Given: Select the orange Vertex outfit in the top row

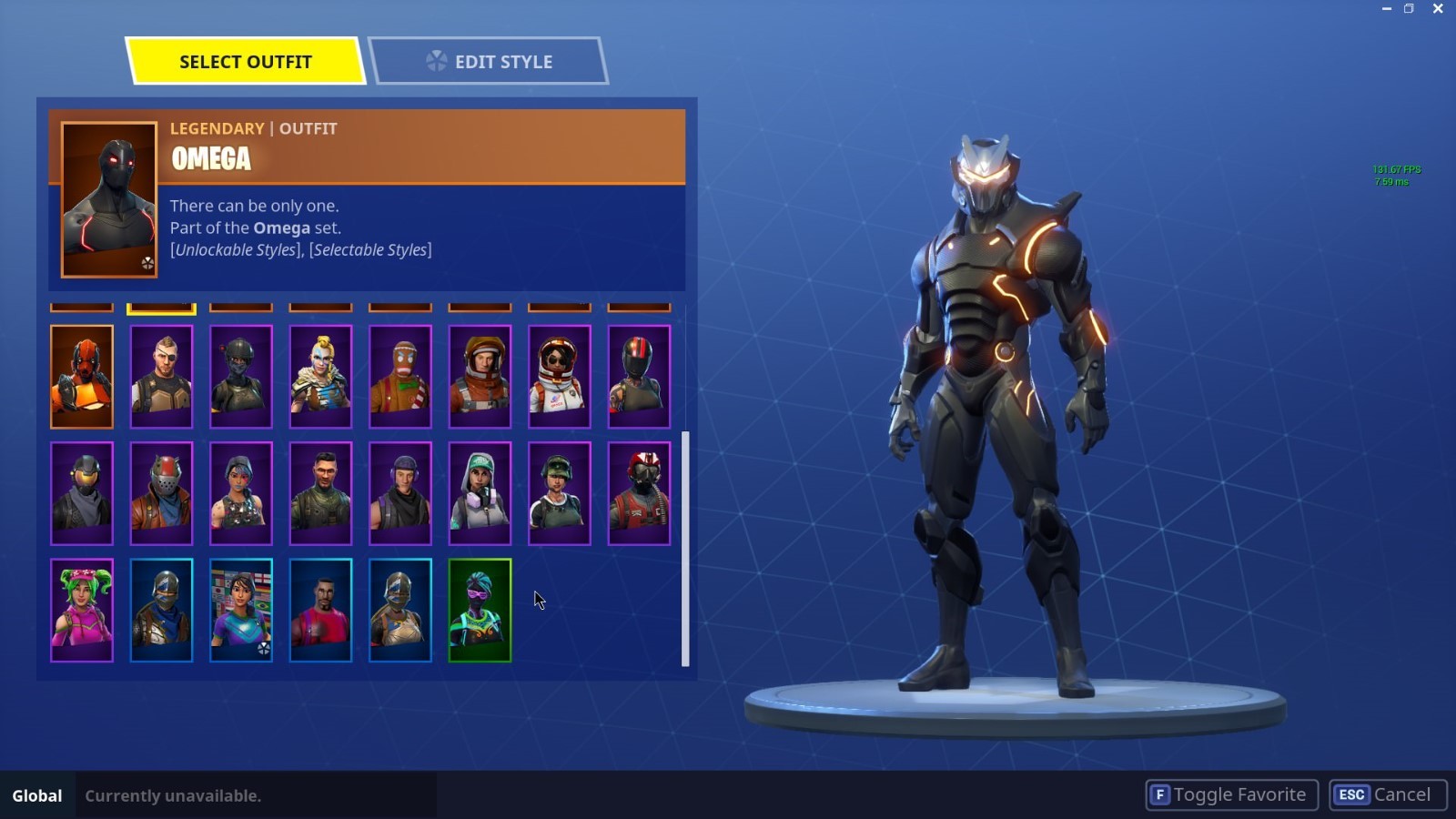Looking at the screenshot, I should (x=82, y=376).
